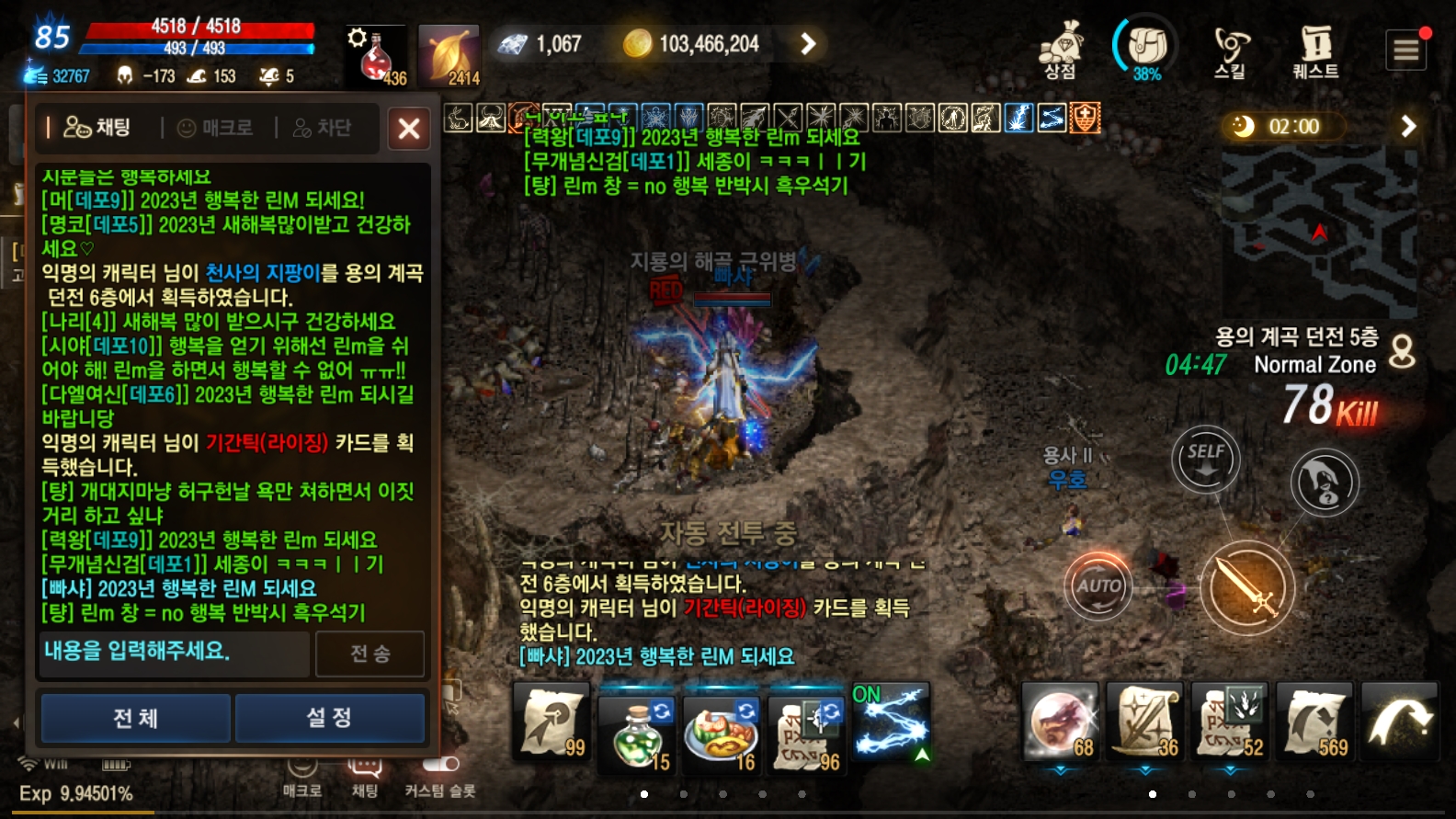Expand the arrow next to gold amount
Viewport: 1456px width, 819px height.
point(806,42)
